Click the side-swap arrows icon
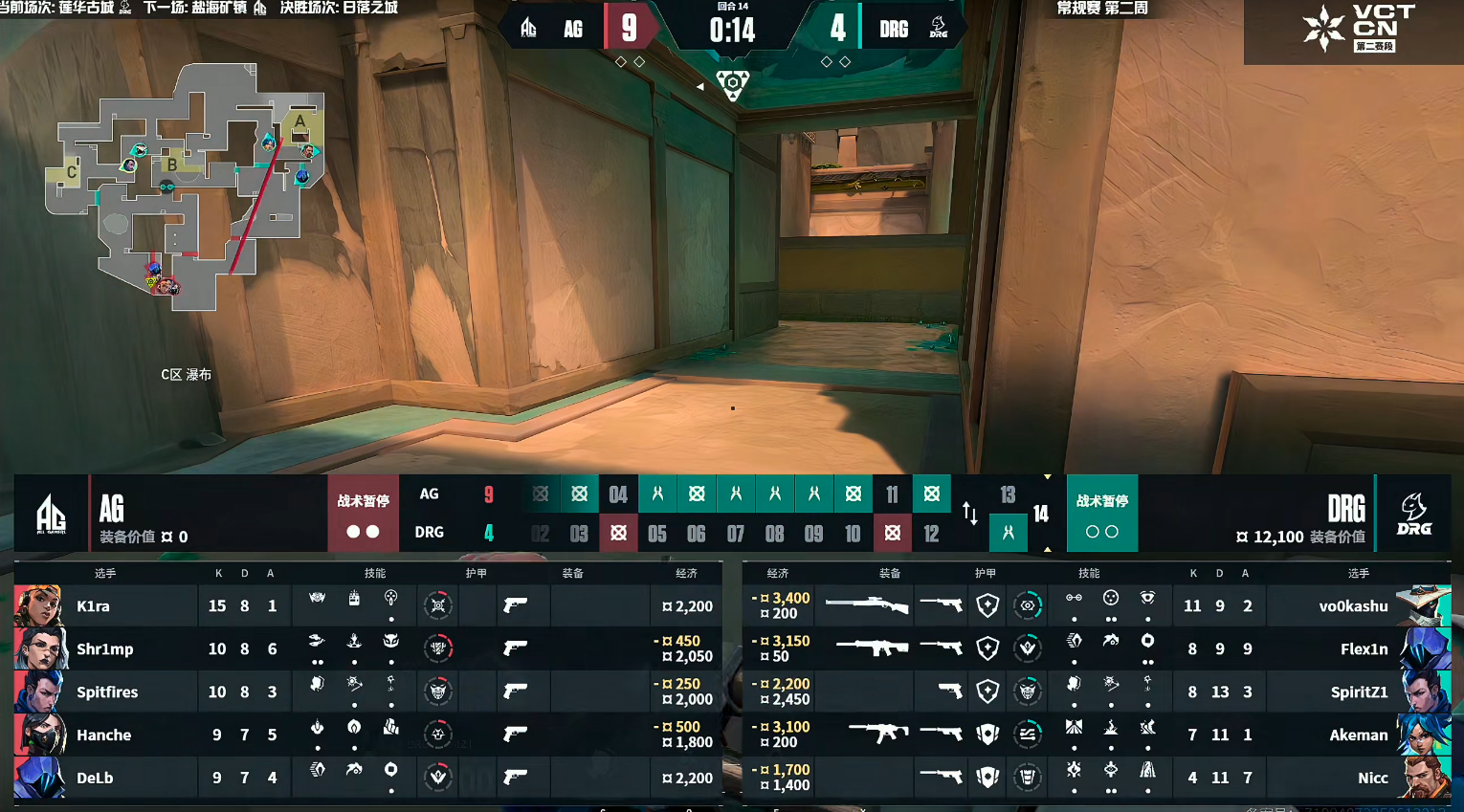1464x812 pixels. point(969,514)
